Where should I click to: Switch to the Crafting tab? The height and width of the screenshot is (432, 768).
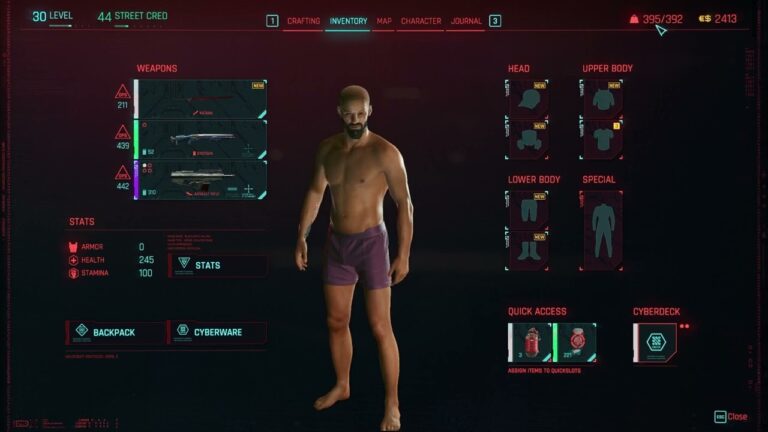point(303,21)
